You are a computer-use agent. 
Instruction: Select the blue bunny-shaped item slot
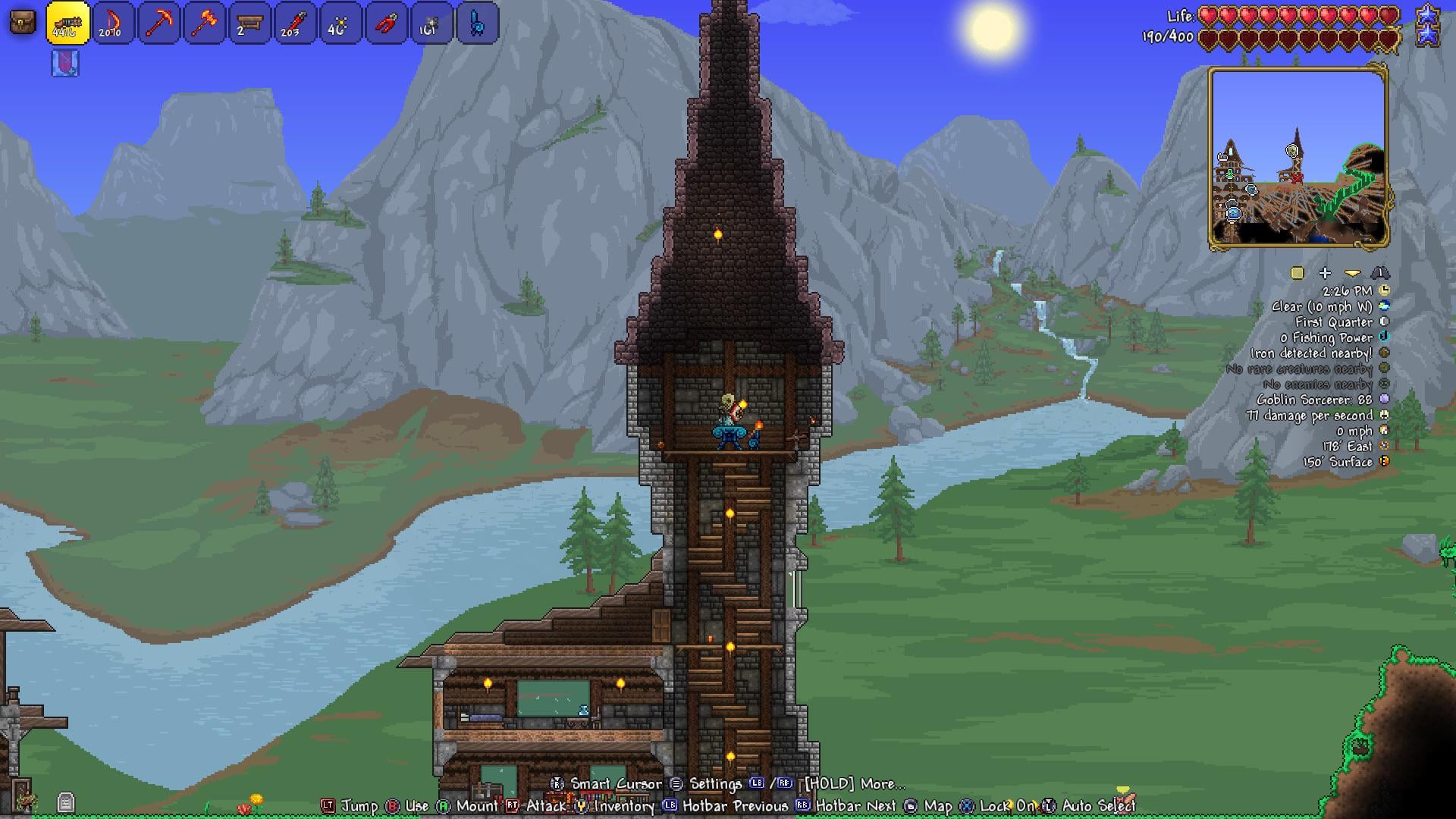pyautogui.click(x=477, y=23)
